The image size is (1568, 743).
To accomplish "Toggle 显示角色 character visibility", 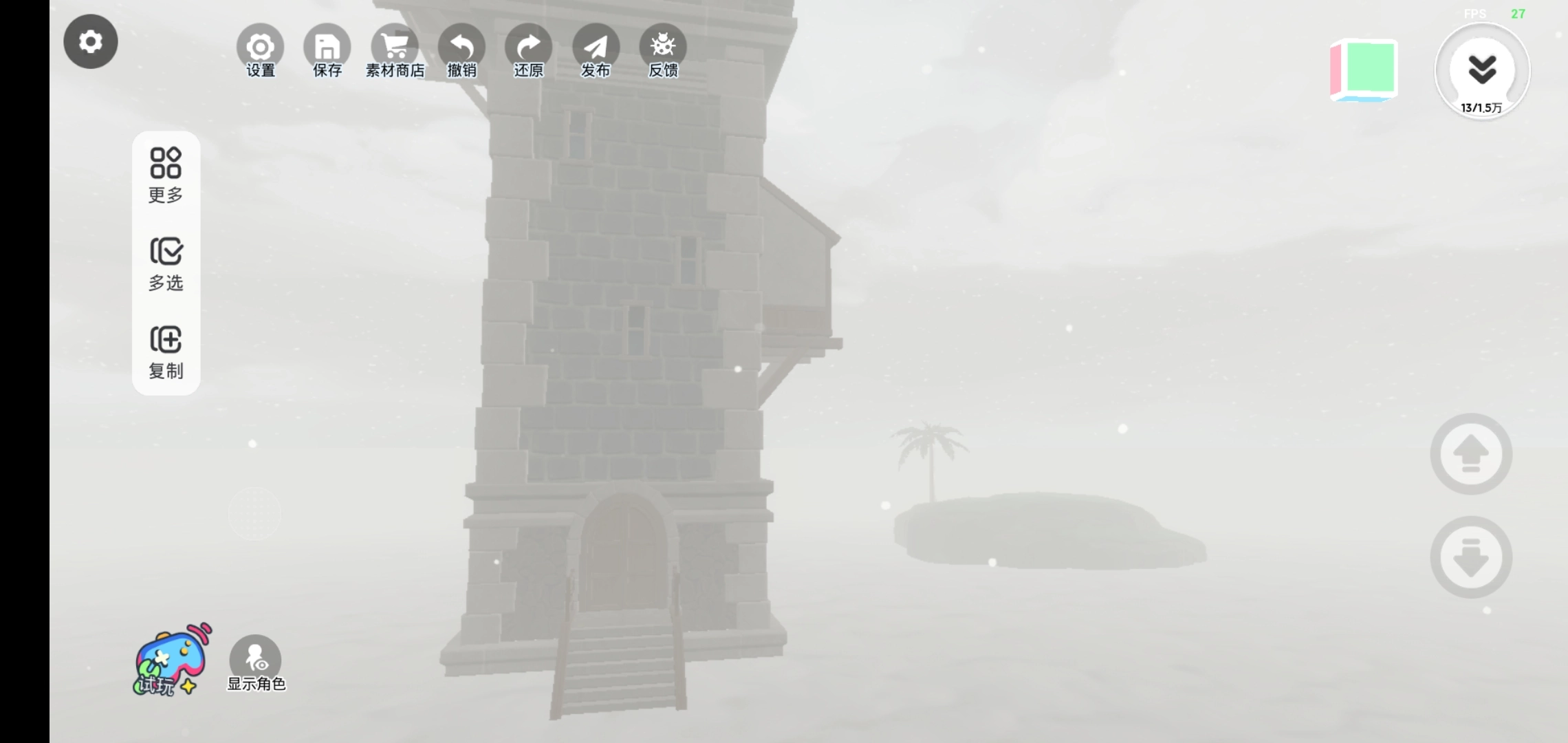I will point(255,663).
